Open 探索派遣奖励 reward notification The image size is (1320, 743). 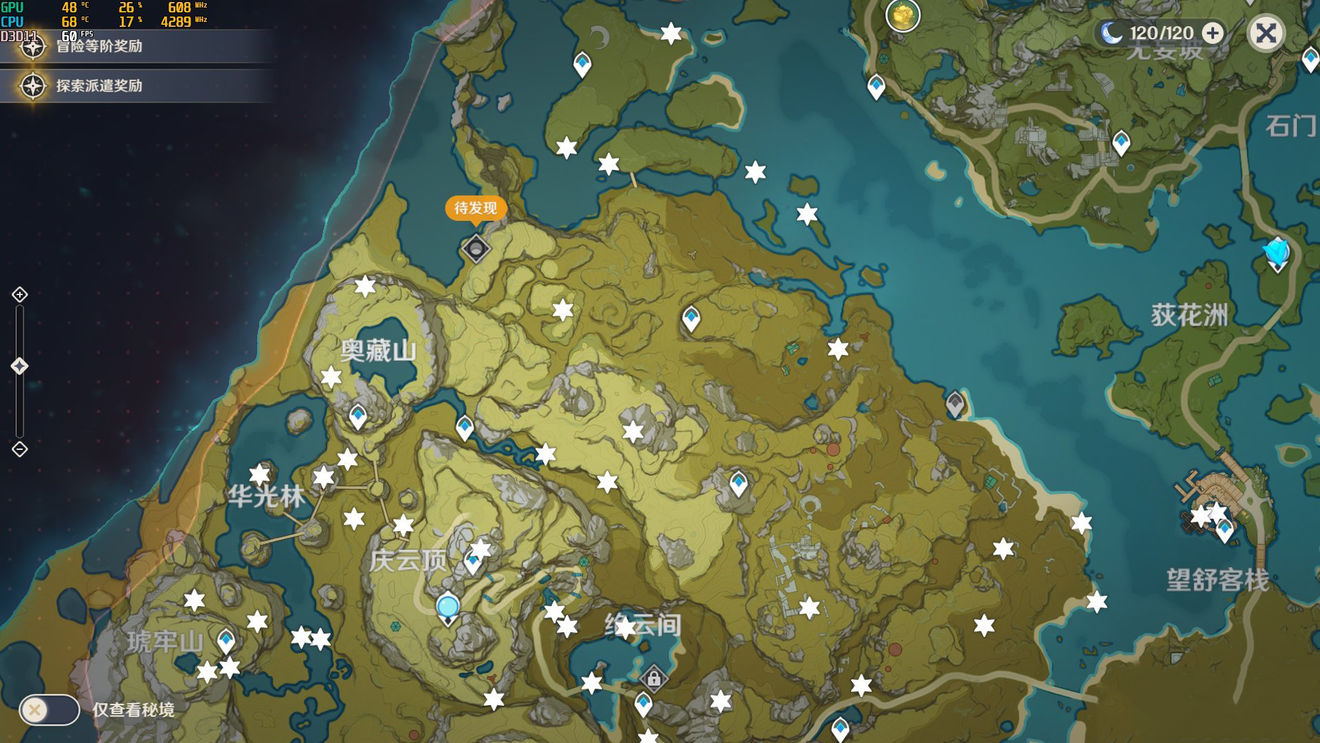click(x=98, y=86)
